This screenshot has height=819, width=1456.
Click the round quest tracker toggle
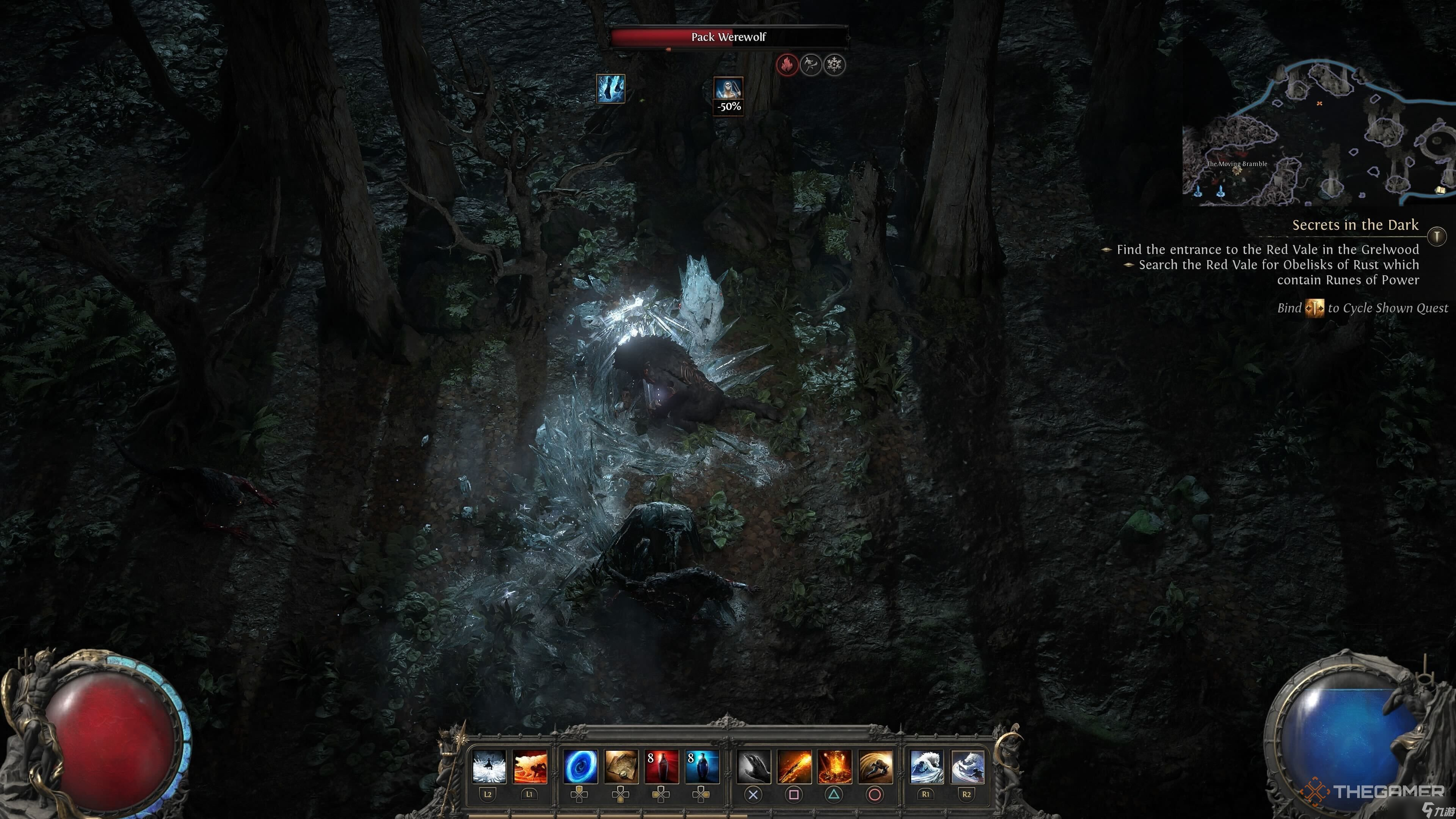1436,235
